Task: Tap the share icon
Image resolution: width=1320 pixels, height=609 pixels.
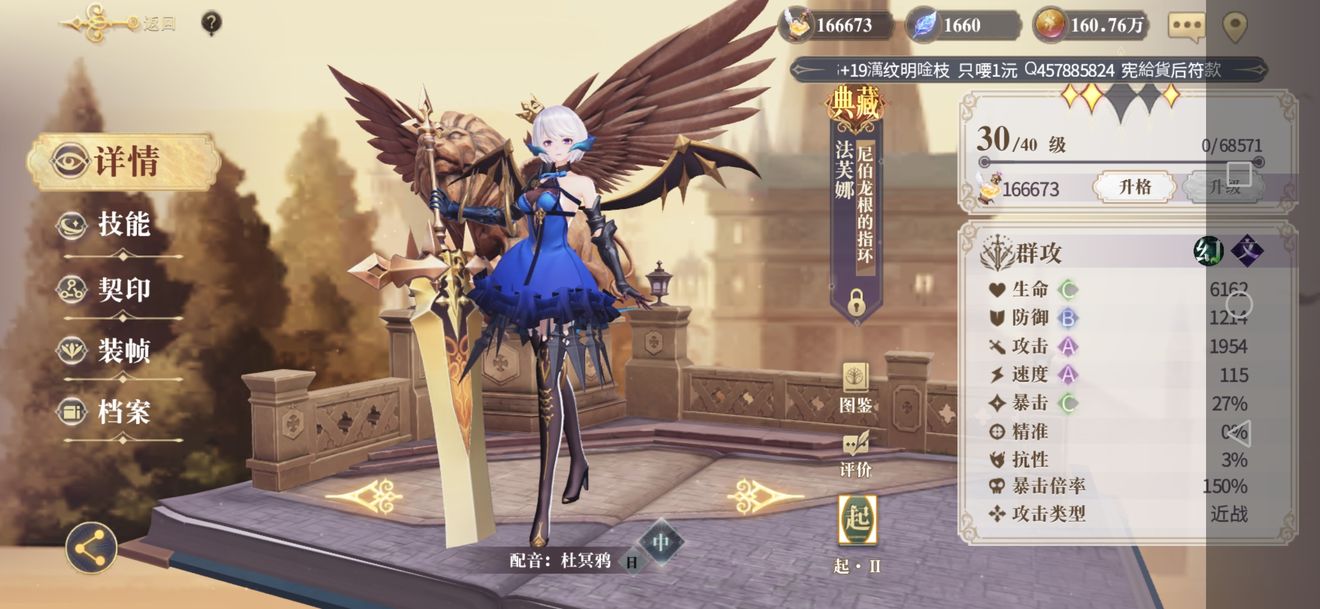Action: (x=91, y=548)
